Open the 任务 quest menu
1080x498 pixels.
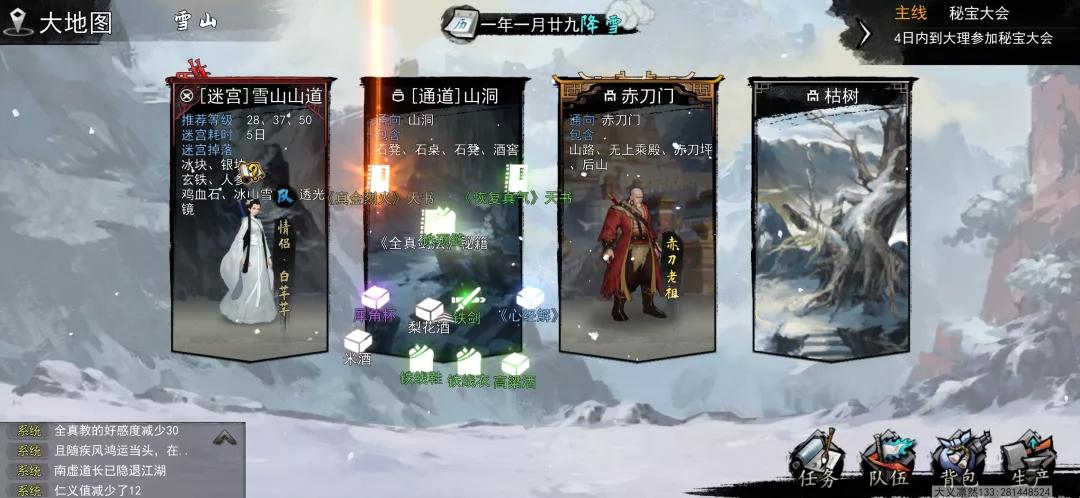[817, 462]
